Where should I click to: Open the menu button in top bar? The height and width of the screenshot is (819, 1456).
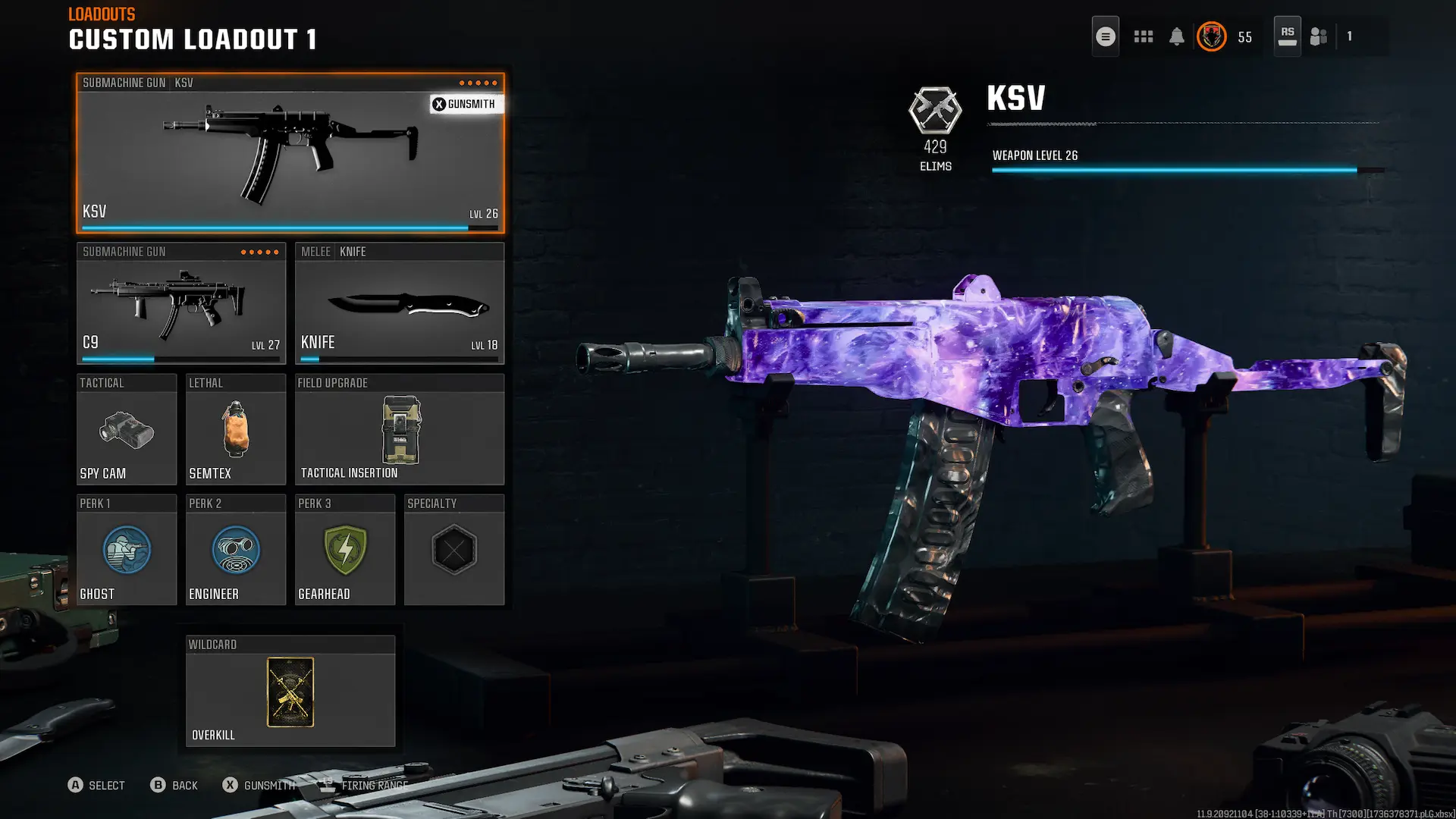click(x=1105, y=36)
